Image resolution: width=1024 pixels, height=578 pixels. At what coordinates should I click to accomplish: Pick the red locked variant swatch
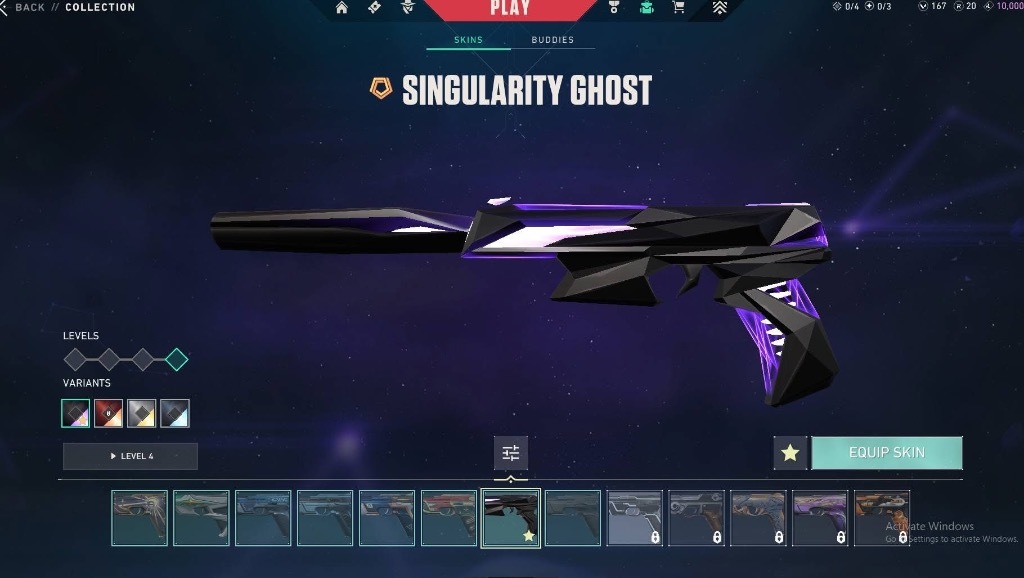click(x=108, y=413)
